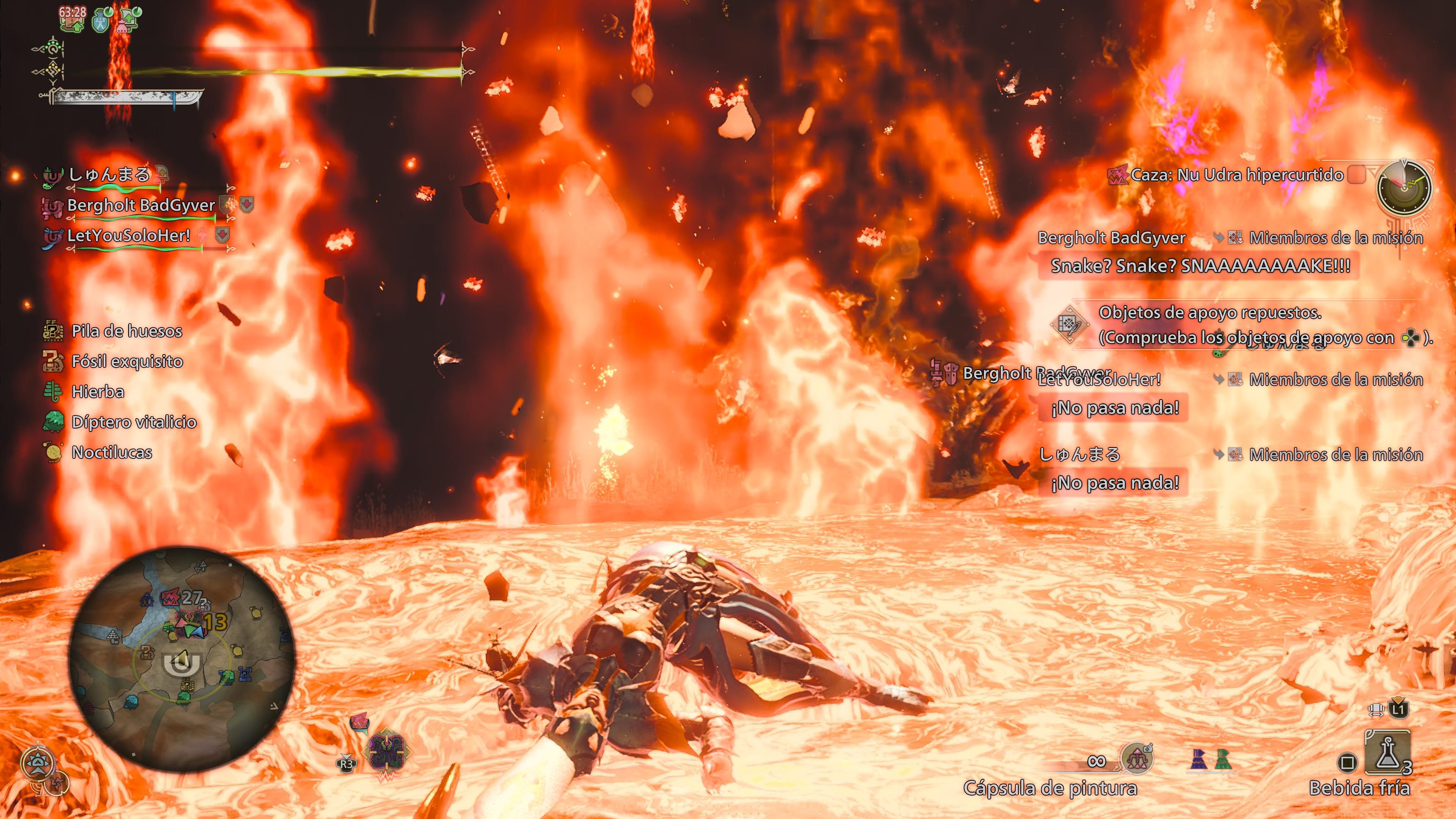Select party member LetYouSoloHer!

[128, 236]
